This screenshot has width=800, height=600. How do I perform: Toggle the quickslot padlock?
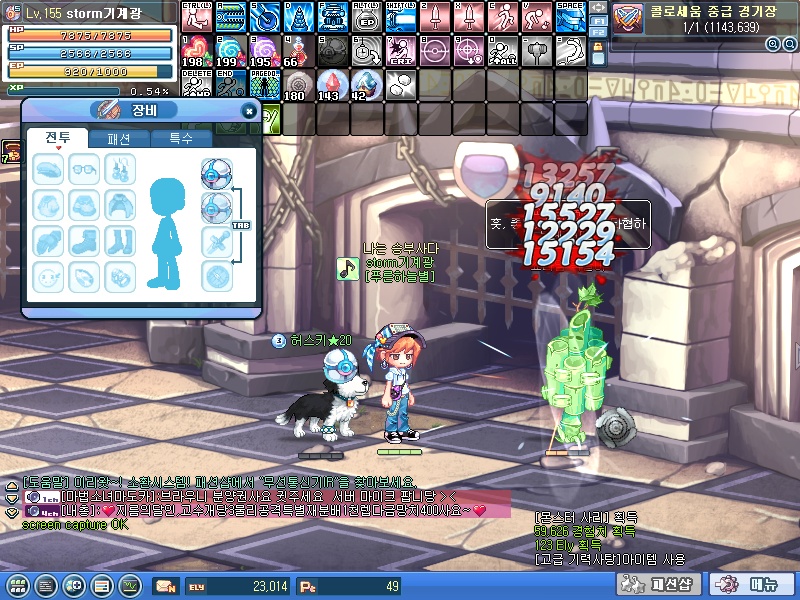point(598,56)
